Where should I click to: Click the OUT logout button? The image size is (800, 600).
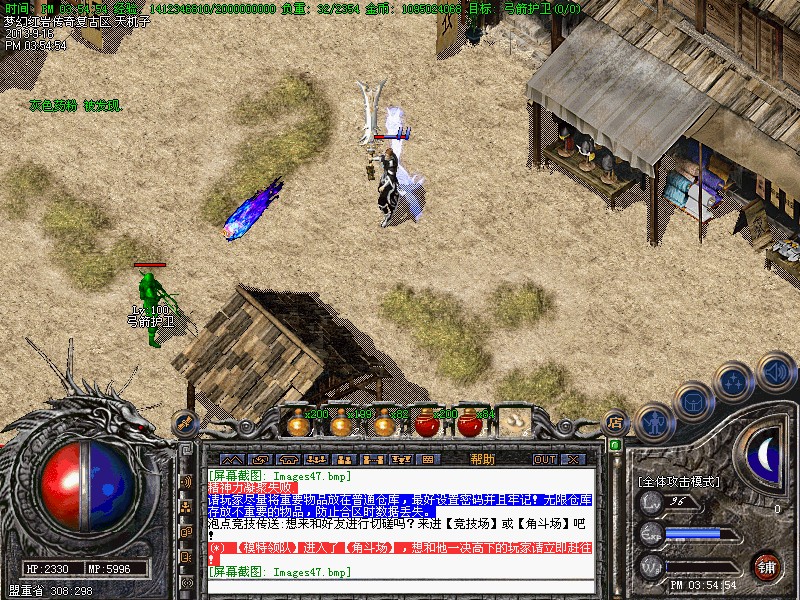[544, 460]
